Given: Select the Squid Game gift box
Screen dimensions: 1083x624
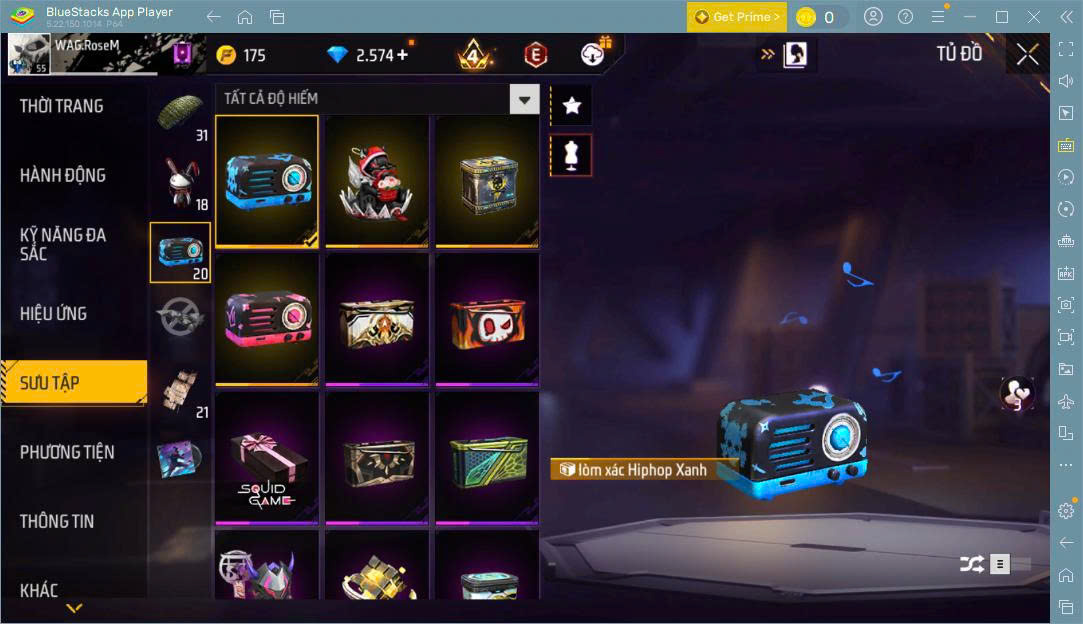Looking at the screenshot, I should tap(267, 457).
